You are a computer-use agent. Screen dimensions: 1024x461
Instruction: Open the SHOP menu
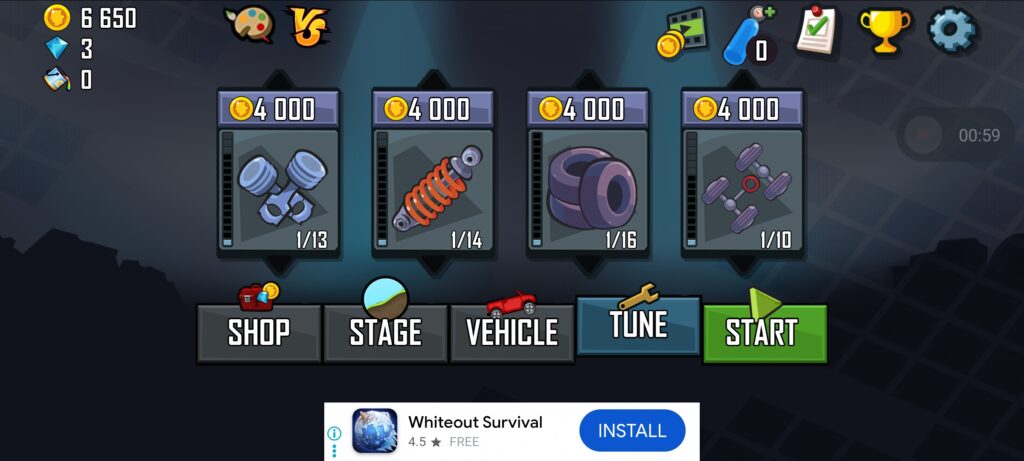pyautogui.click(x=259, y=332)
